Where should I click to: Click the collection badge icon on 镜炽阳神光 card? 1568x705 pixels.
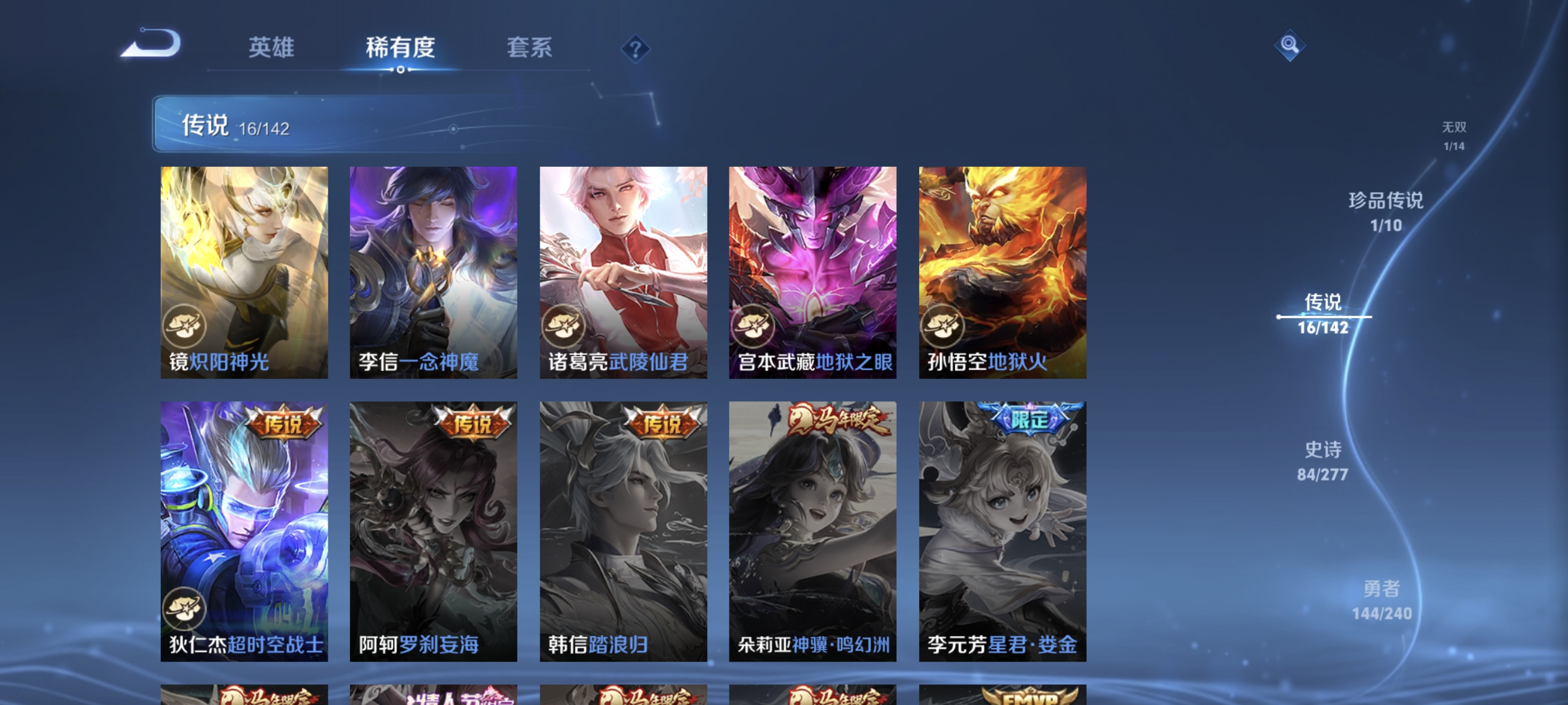click(186, 326)
